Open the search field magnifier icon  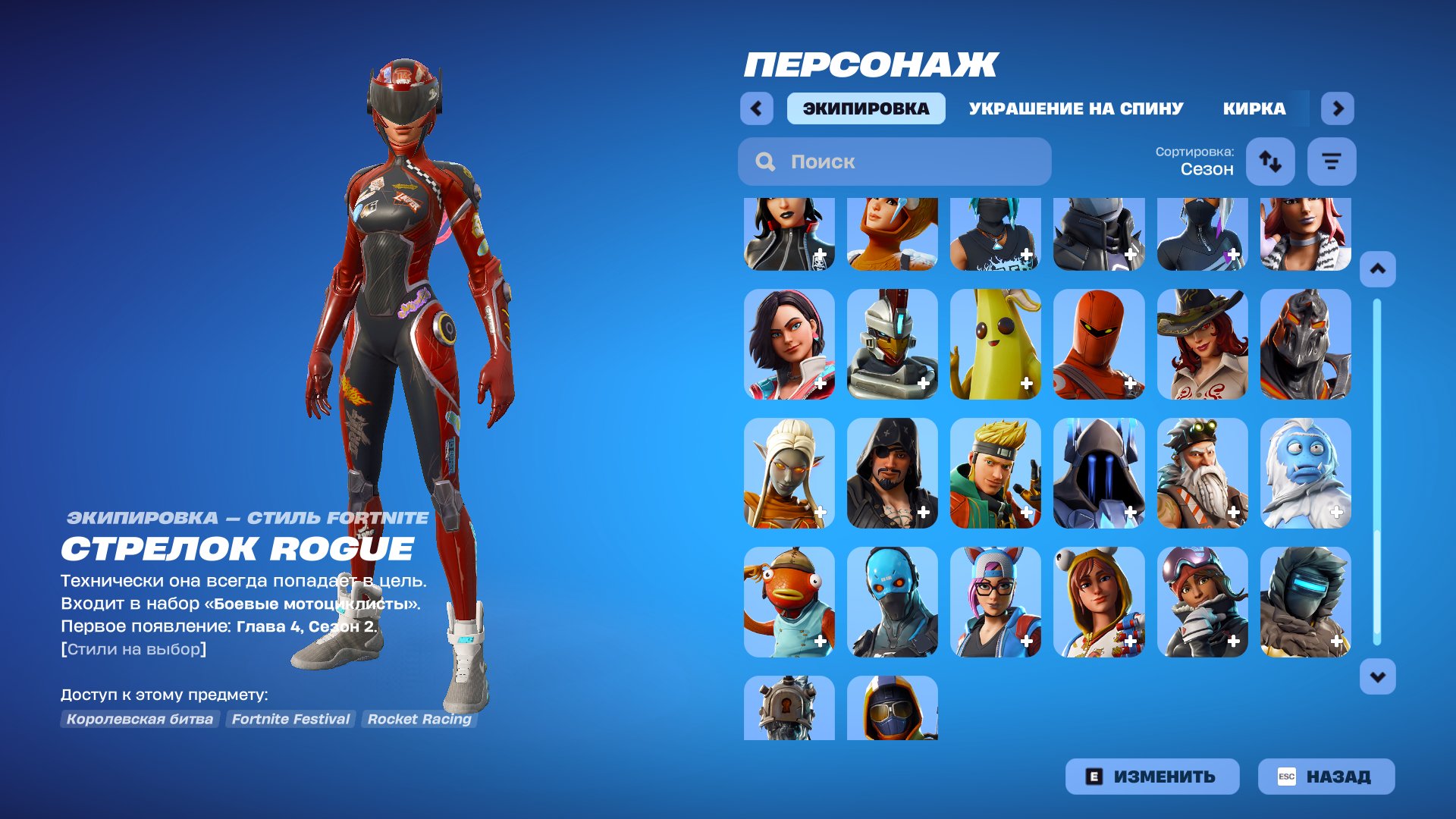(766, 162)
